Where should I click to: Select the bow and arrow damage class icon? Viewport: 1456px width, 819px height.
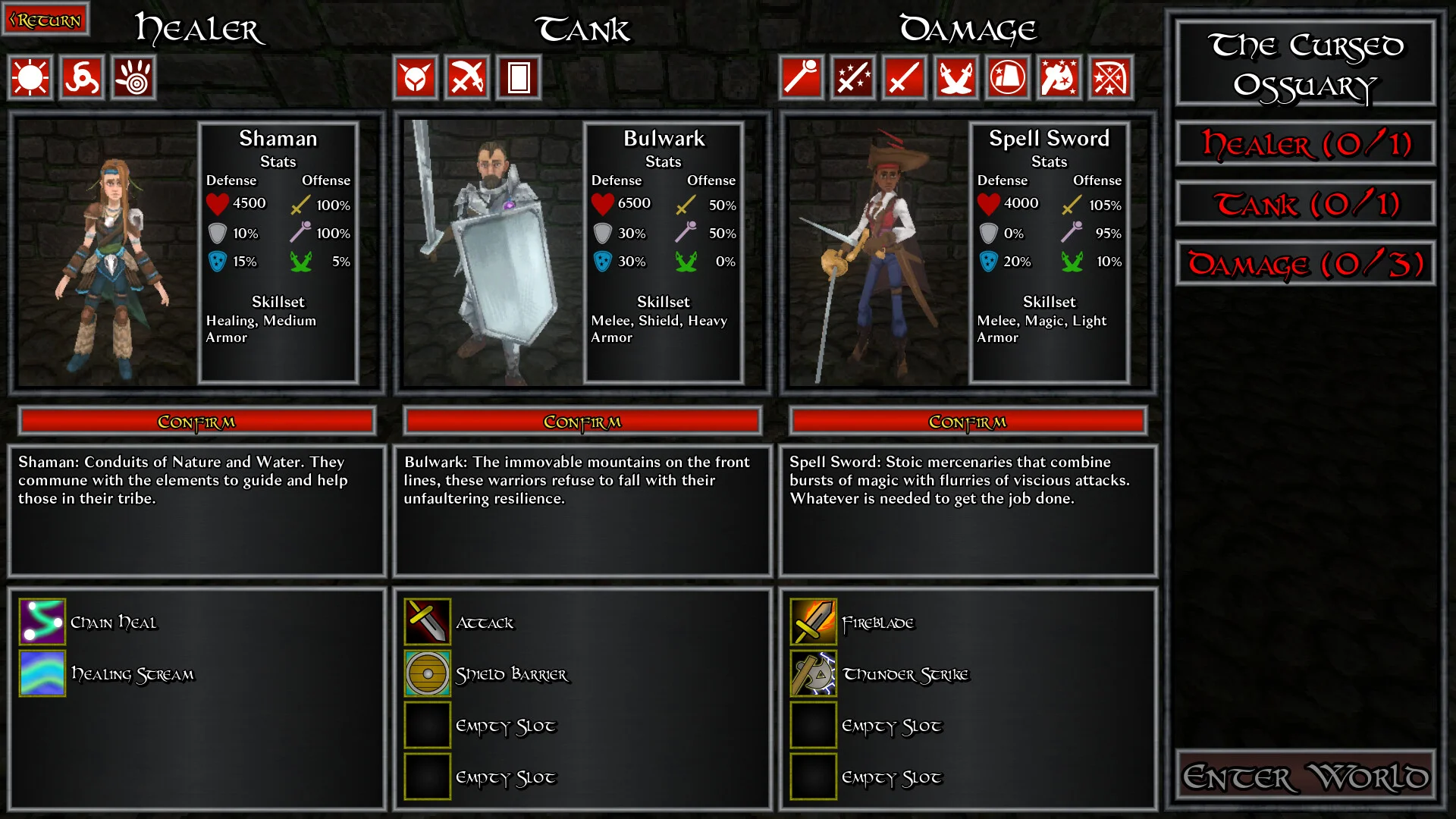pyautogui.click(x=1111, y=77)
